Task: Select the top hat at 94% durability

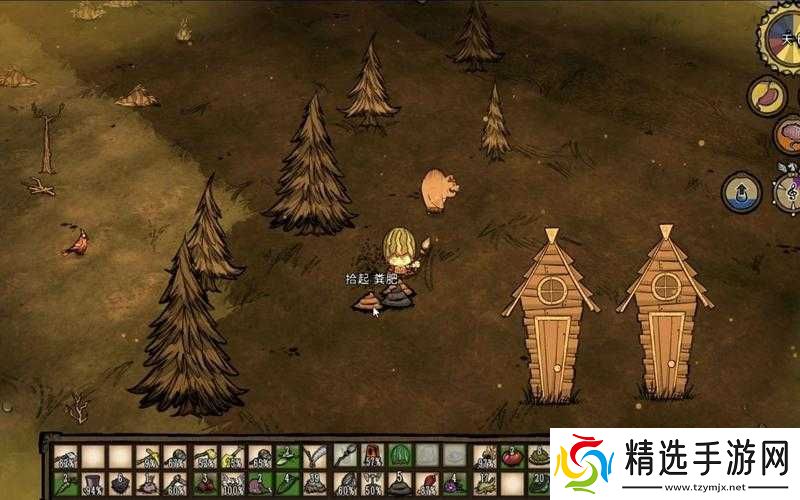Action: [92, 484]
